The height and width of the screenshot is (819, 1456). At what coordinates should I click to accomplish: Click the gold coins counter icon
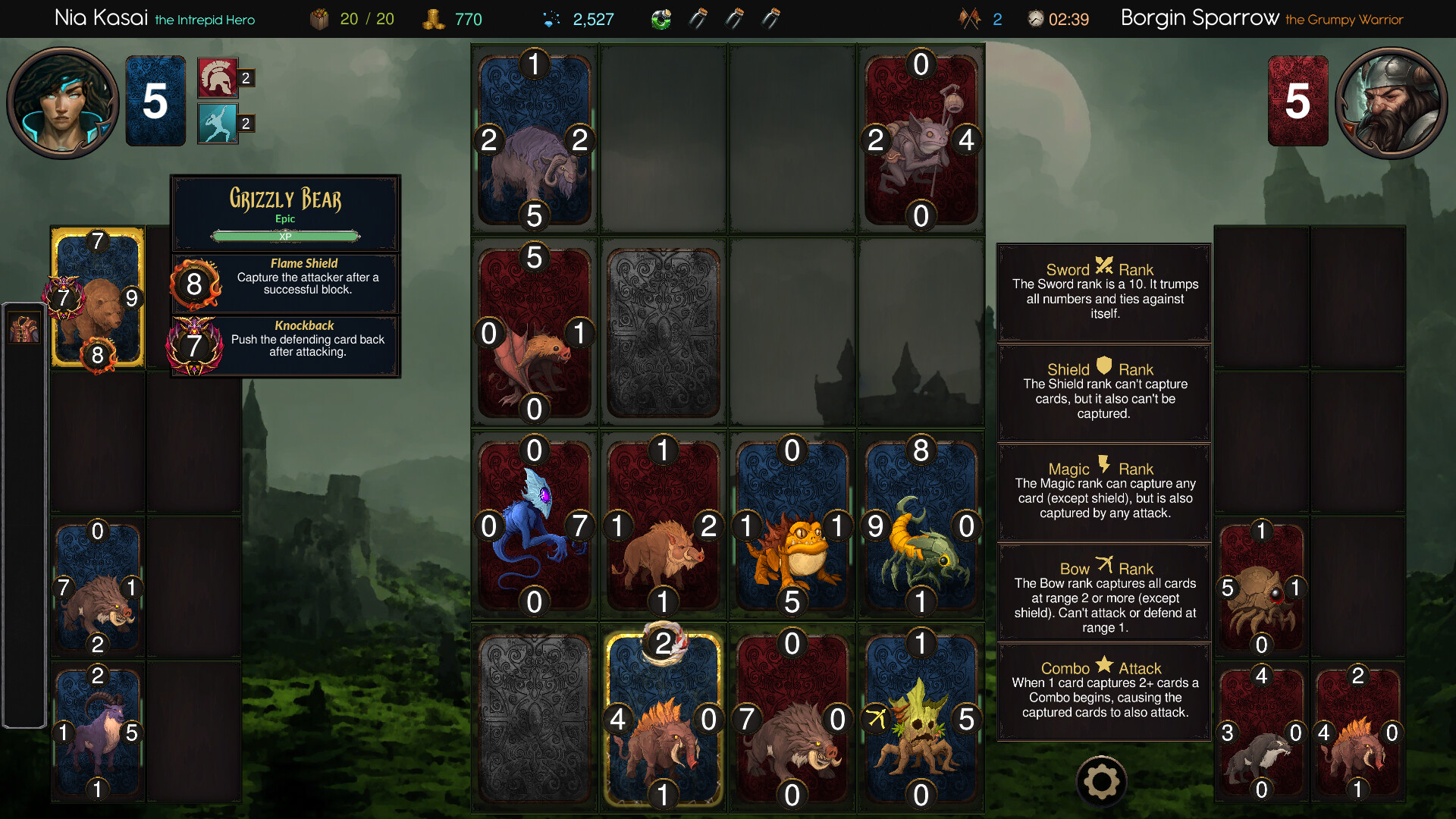pos(434,18)
